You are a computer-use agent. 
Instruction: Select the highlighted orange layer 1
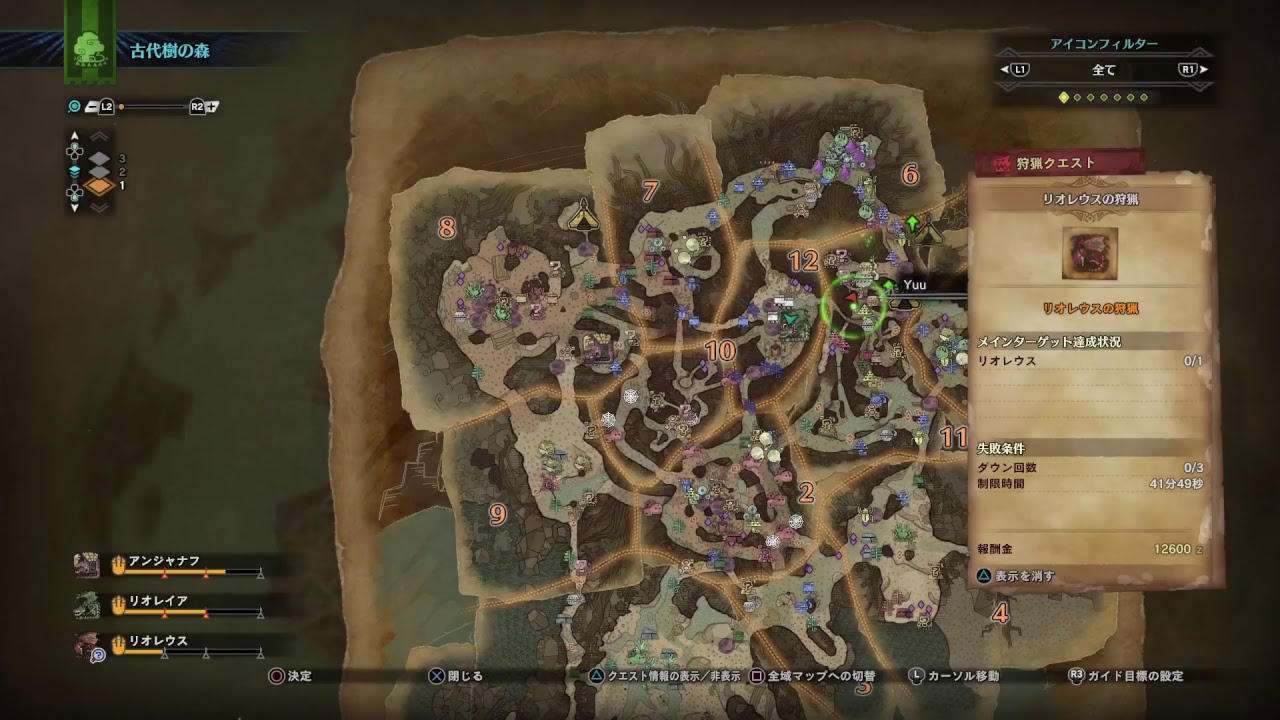click(100, 186)
